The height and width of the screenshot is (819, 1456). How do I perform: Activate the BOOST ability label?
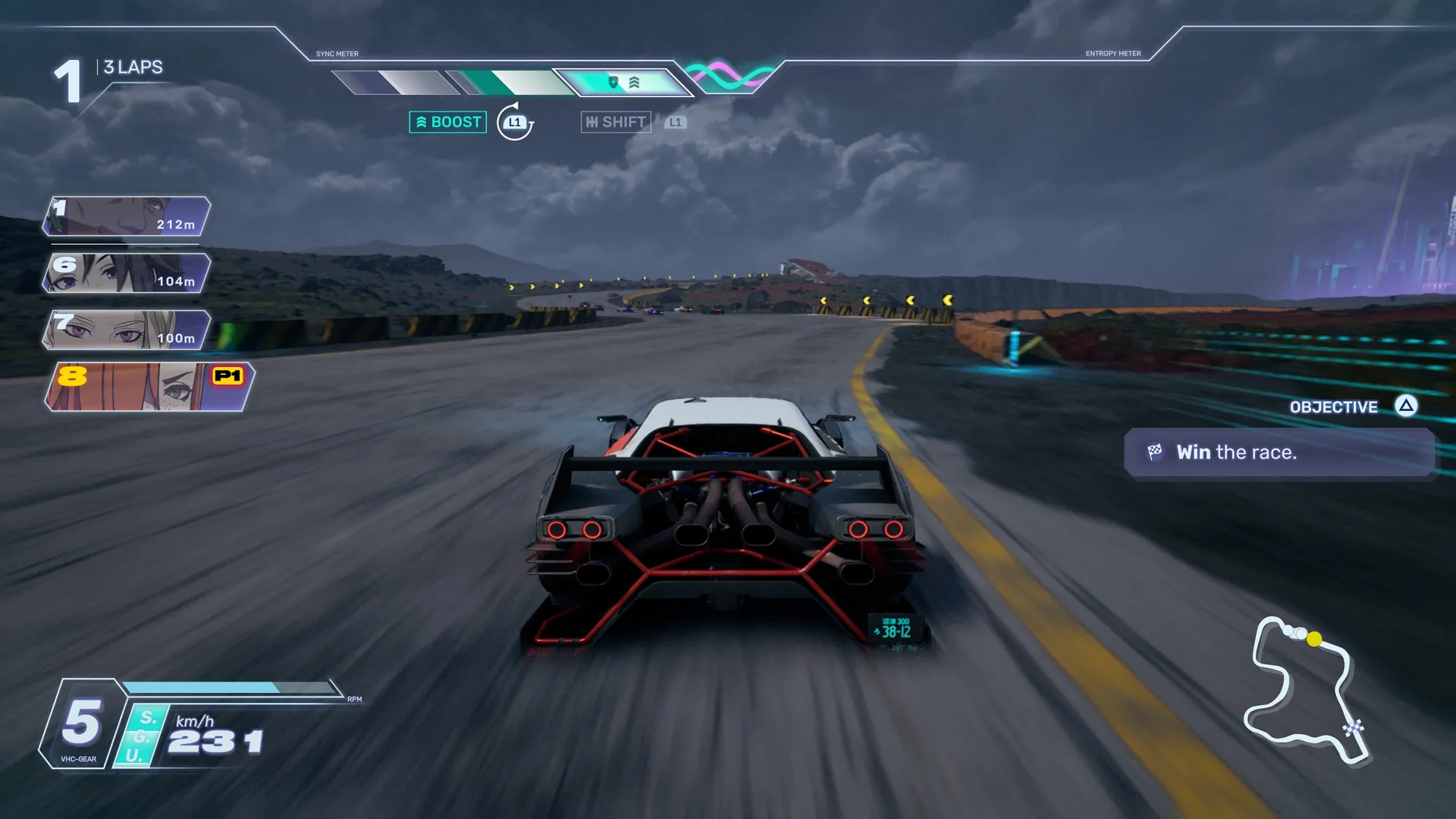click(x=448, y=122)
